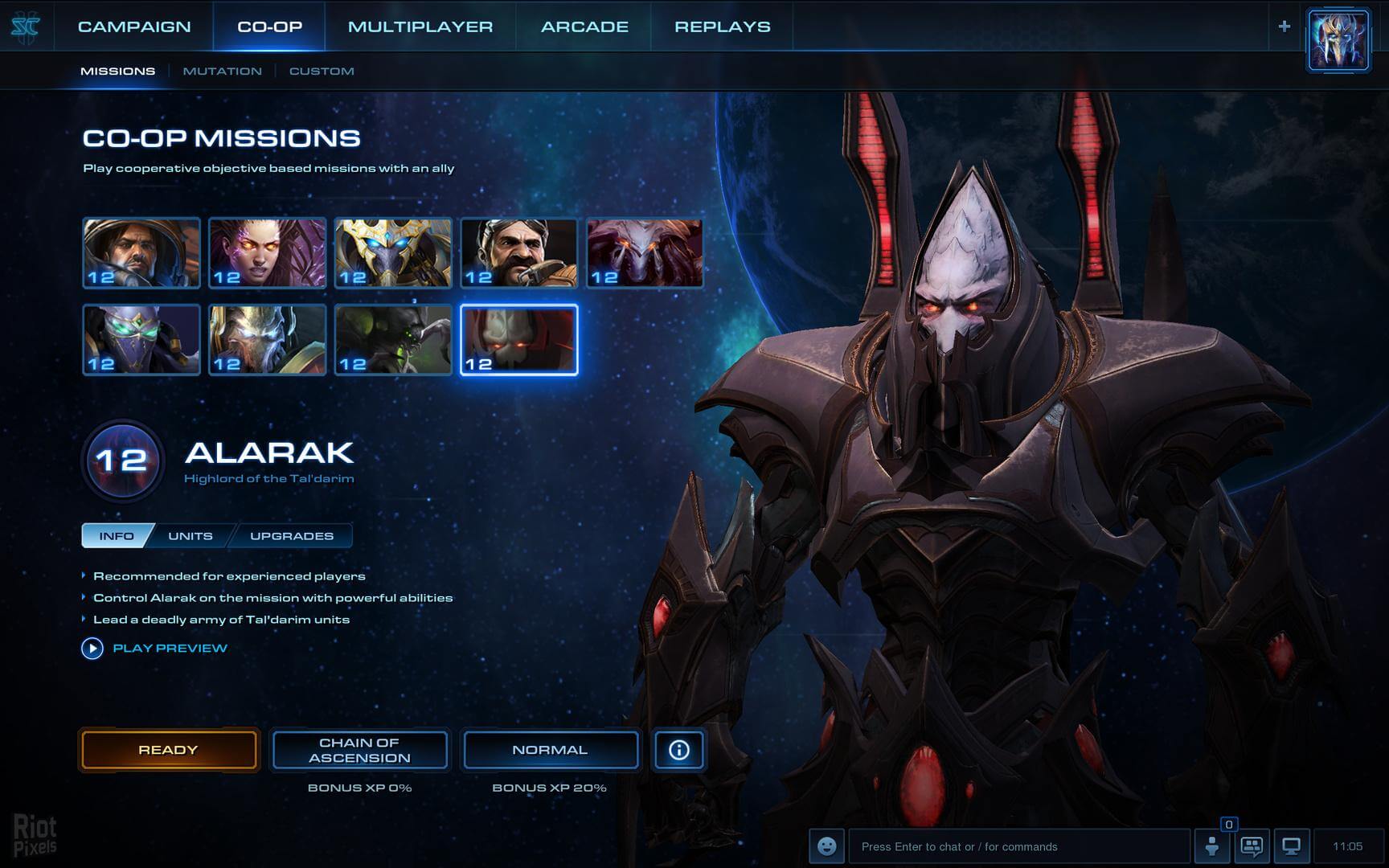Image resolution: width=1389 pixels, height=868 pixels.
Task: Open the player profile portrait
Action: 1338,40
